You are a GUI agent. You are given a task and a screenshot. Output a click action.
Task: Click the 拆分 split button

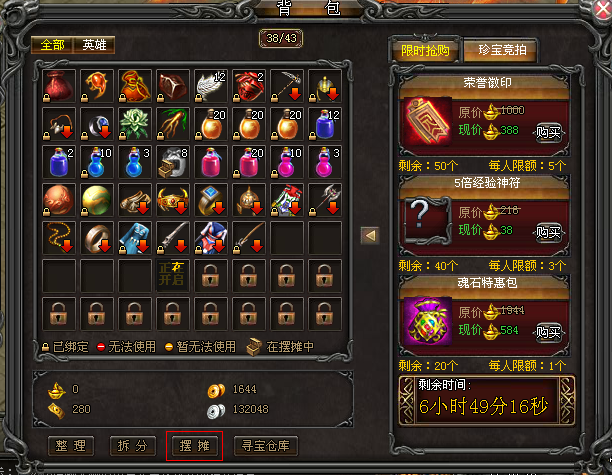coord(134,445)
